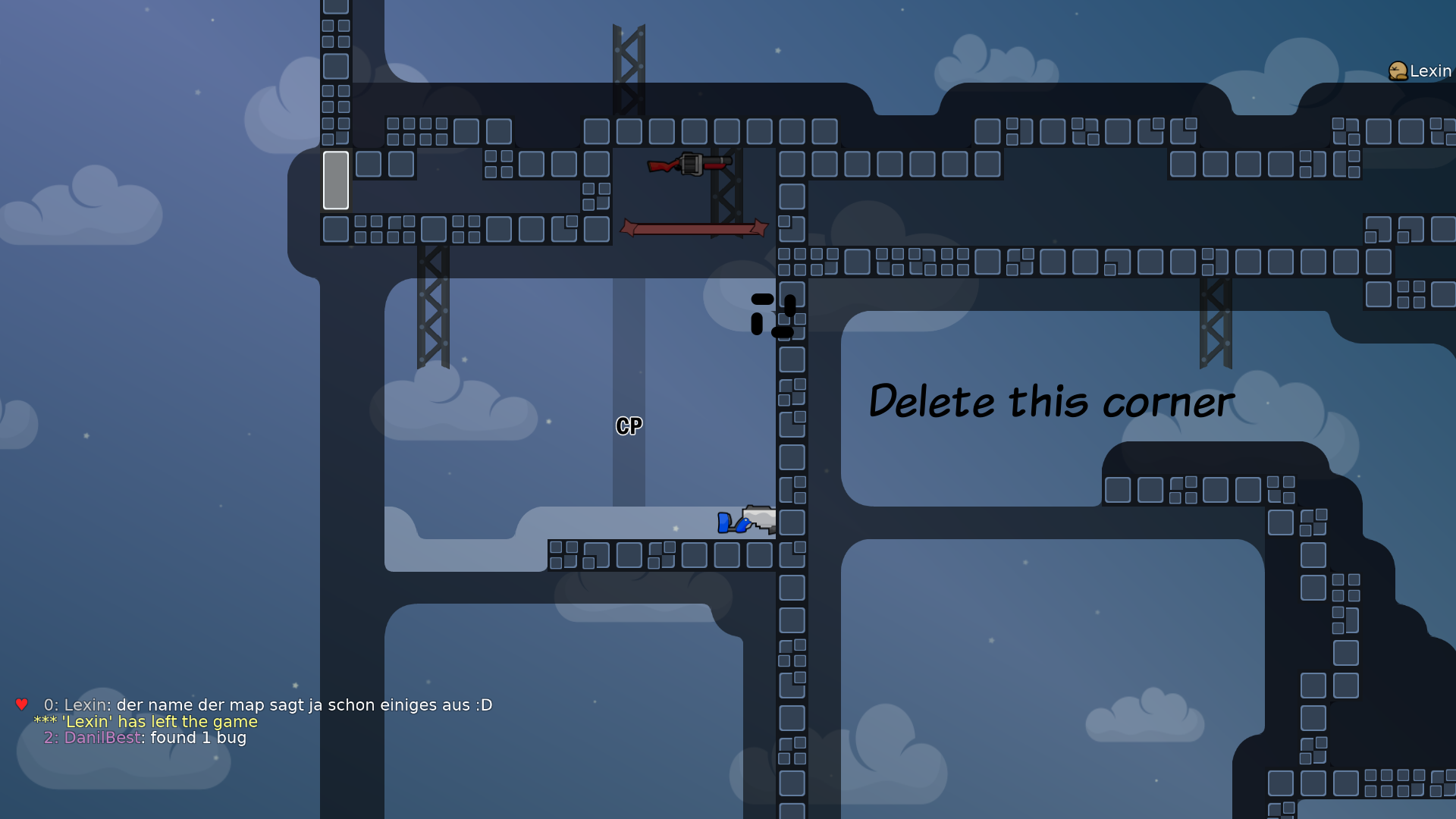Open the CP checkpoint label
The width and height of the screenshot is (1456, 819).
(x=628, y=426)
